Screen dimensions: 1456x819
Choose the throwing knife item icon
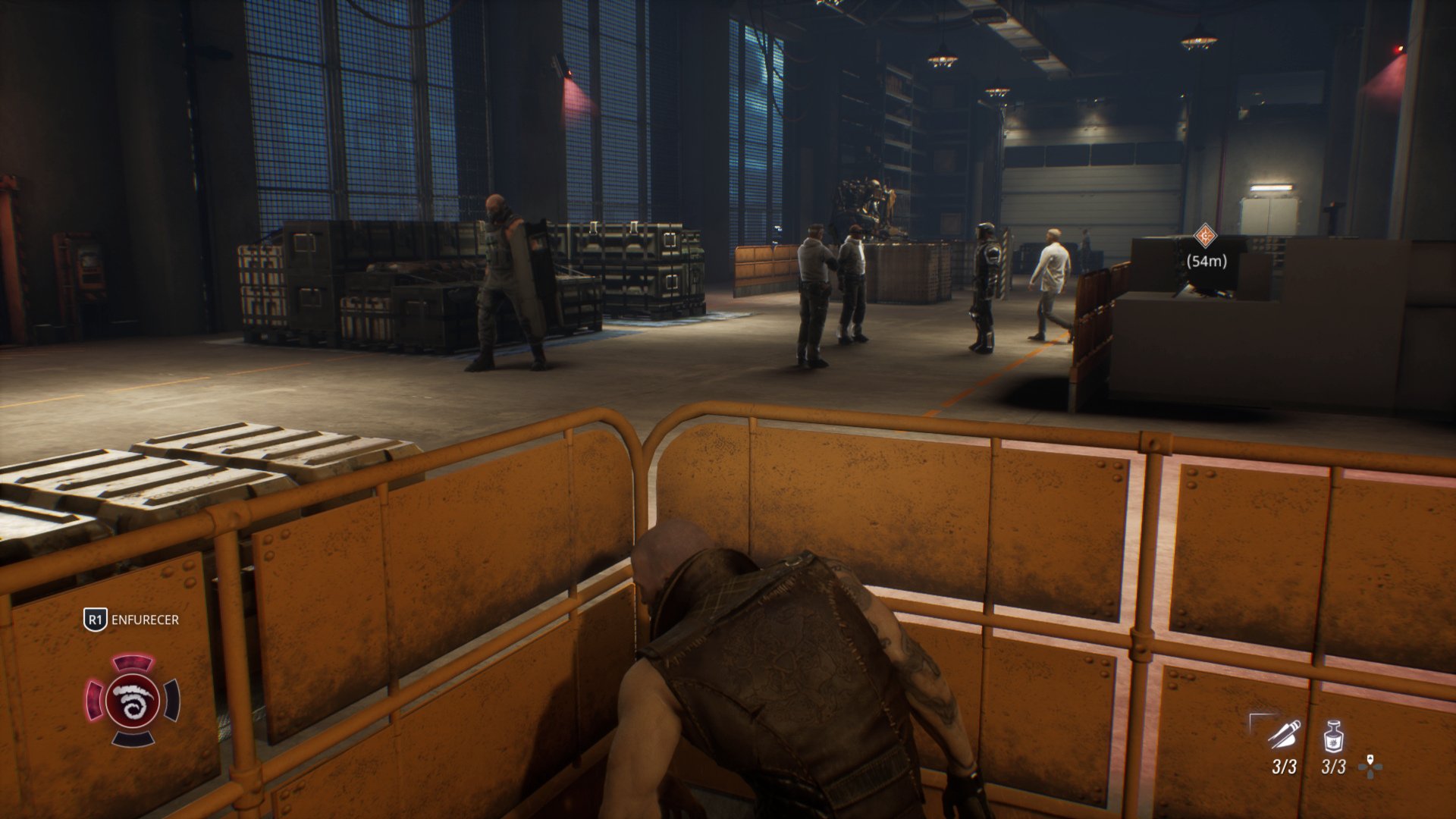click(x=1285, y=734)
